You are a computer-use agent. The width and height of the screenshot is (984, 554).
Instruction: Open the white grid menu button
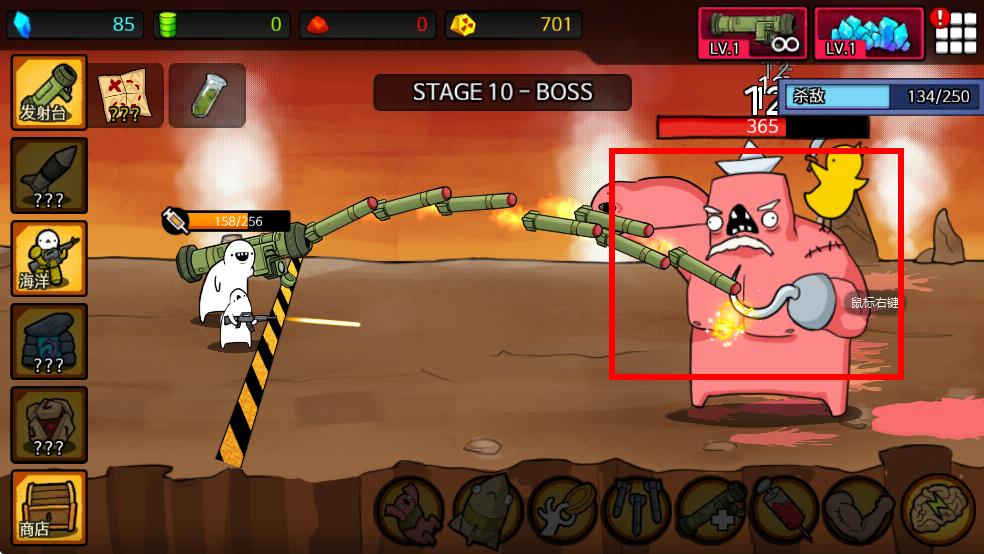pyautogui.click(x=955, y=34)
